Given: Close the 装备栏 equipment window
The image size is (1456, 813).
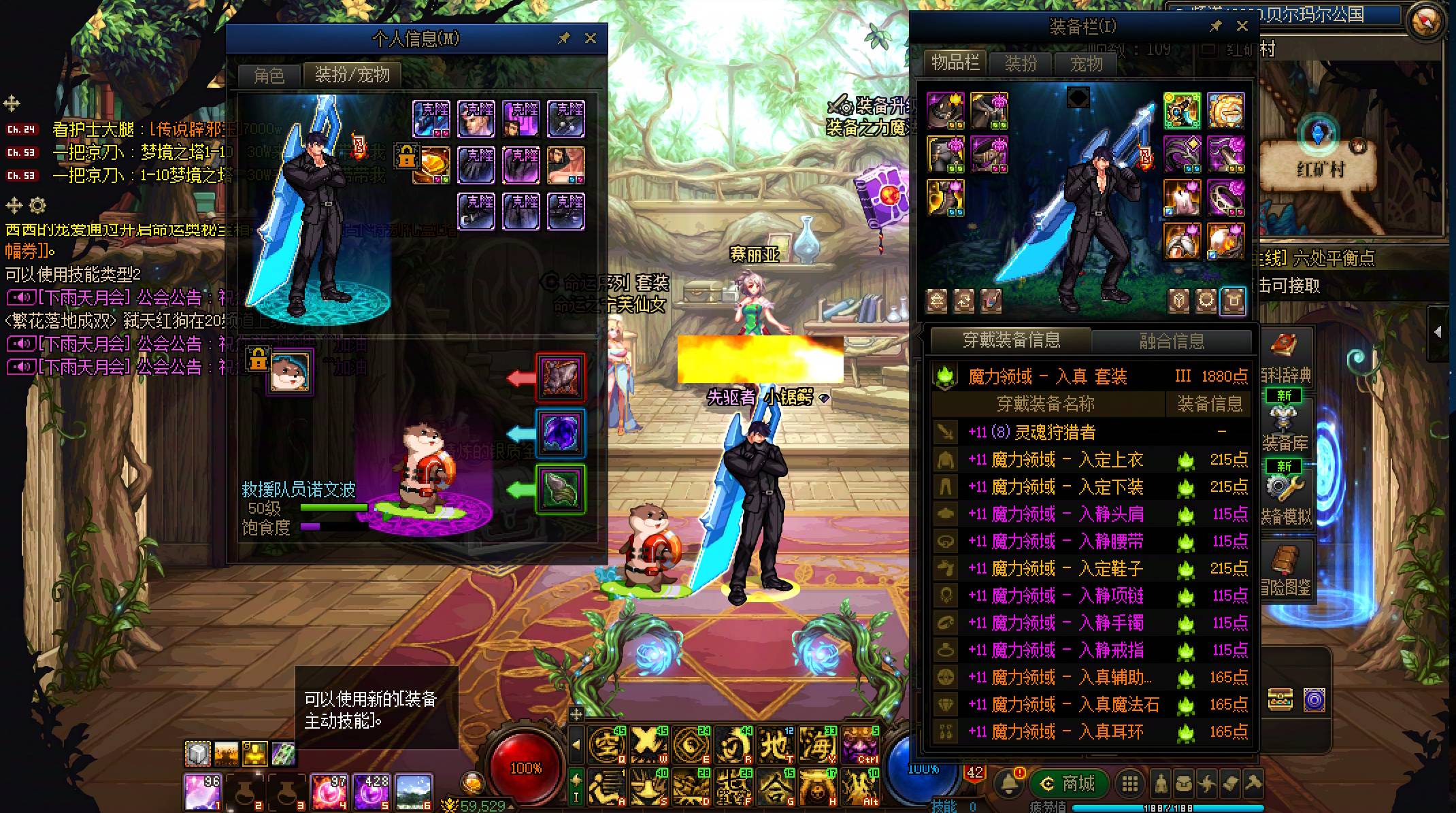Looking at the screenshot, I should tap(1242, 27).
